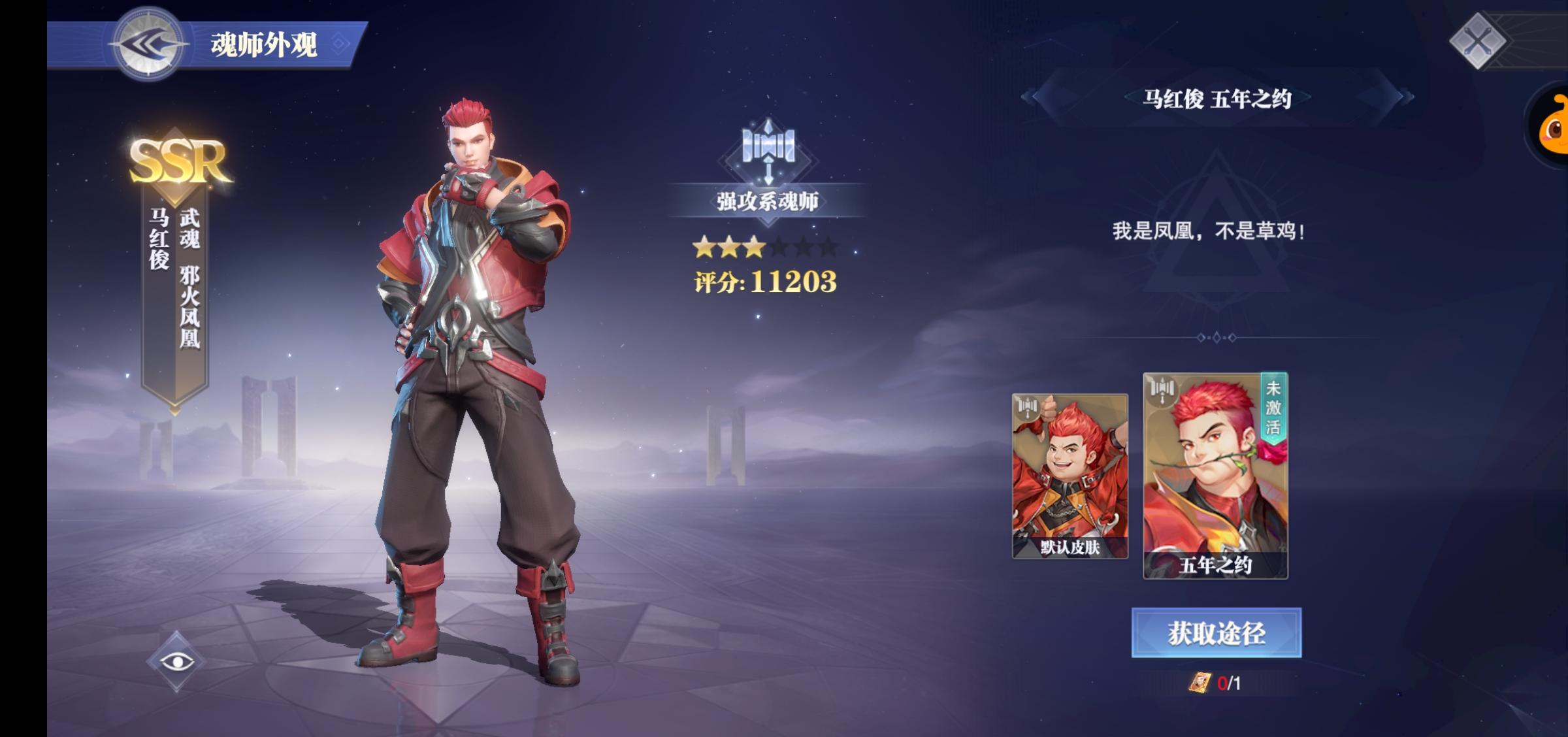Open 获取途径 acquisition methods
Screen dimensions: 1568x737
tap(1216, 632)
